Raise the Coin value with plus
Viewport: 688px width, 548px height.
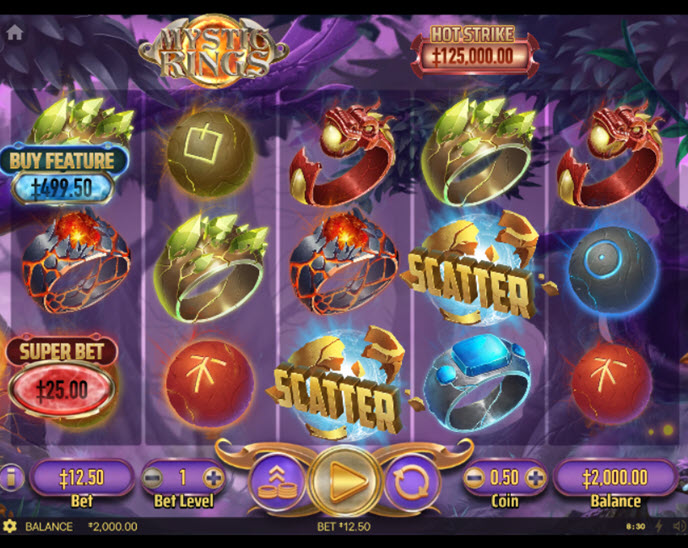coord(537,477)
